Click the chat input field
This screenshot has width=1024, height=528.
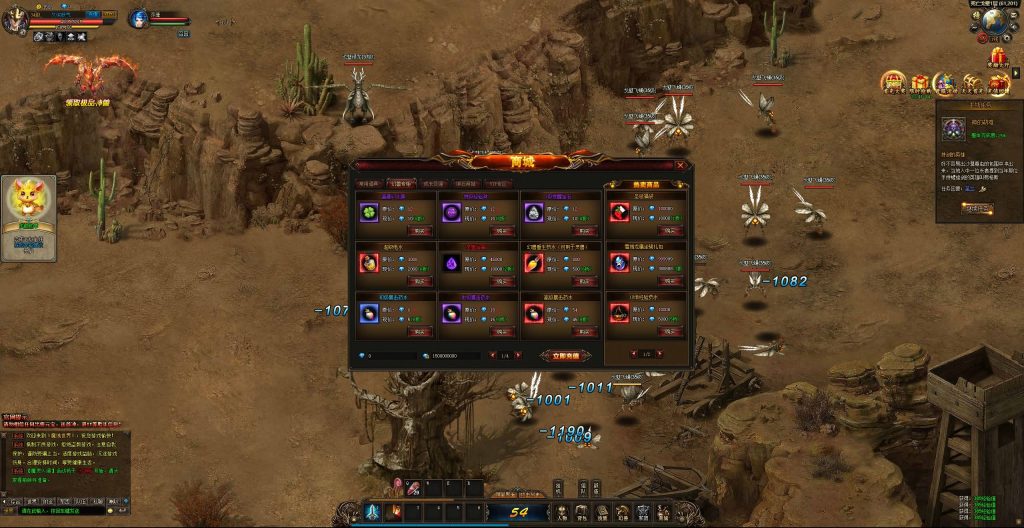[x=60, y=510]
